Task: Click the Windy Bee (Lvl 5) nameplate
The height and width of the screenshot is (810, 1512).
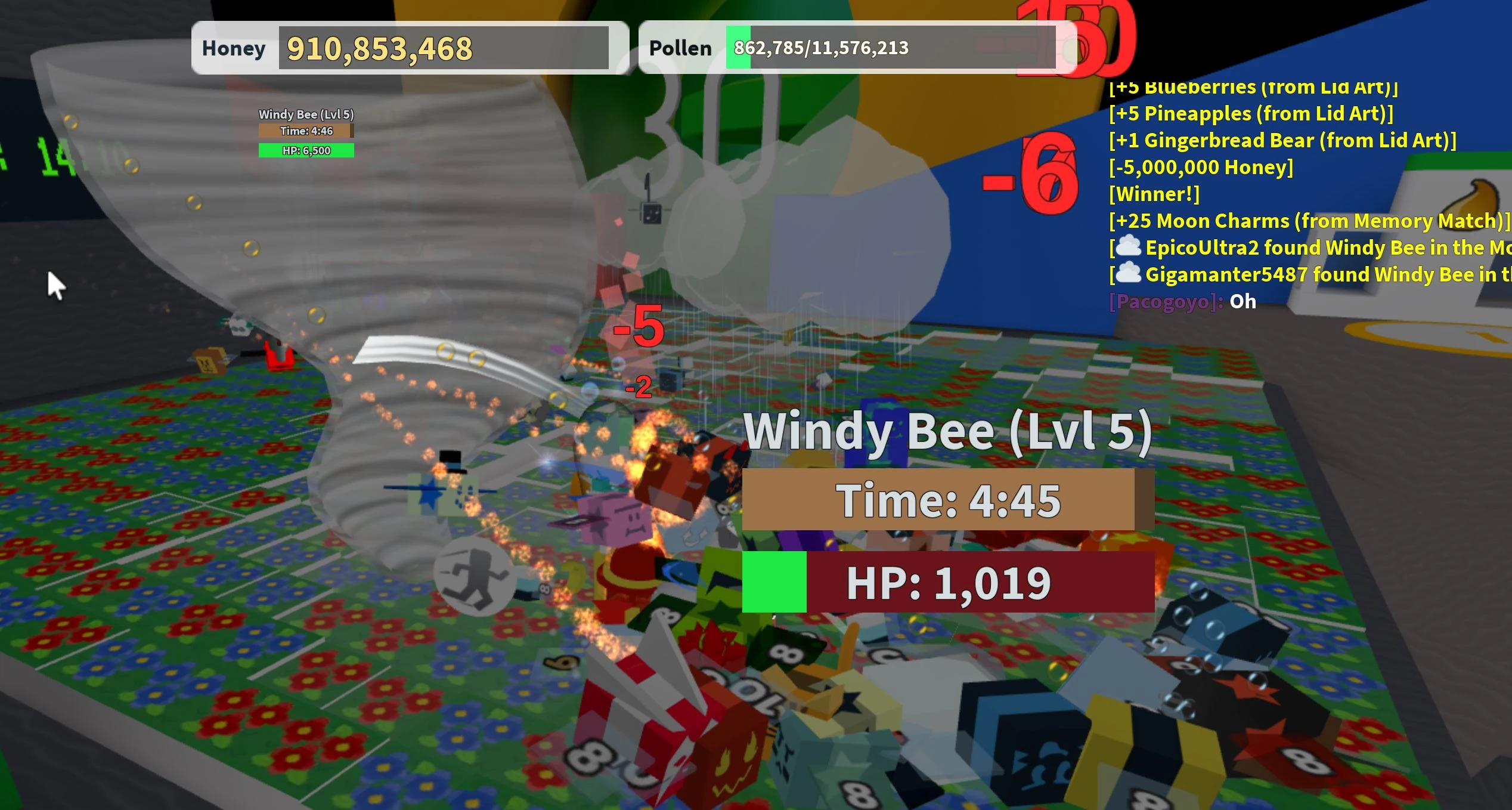Action: point(948,431)
